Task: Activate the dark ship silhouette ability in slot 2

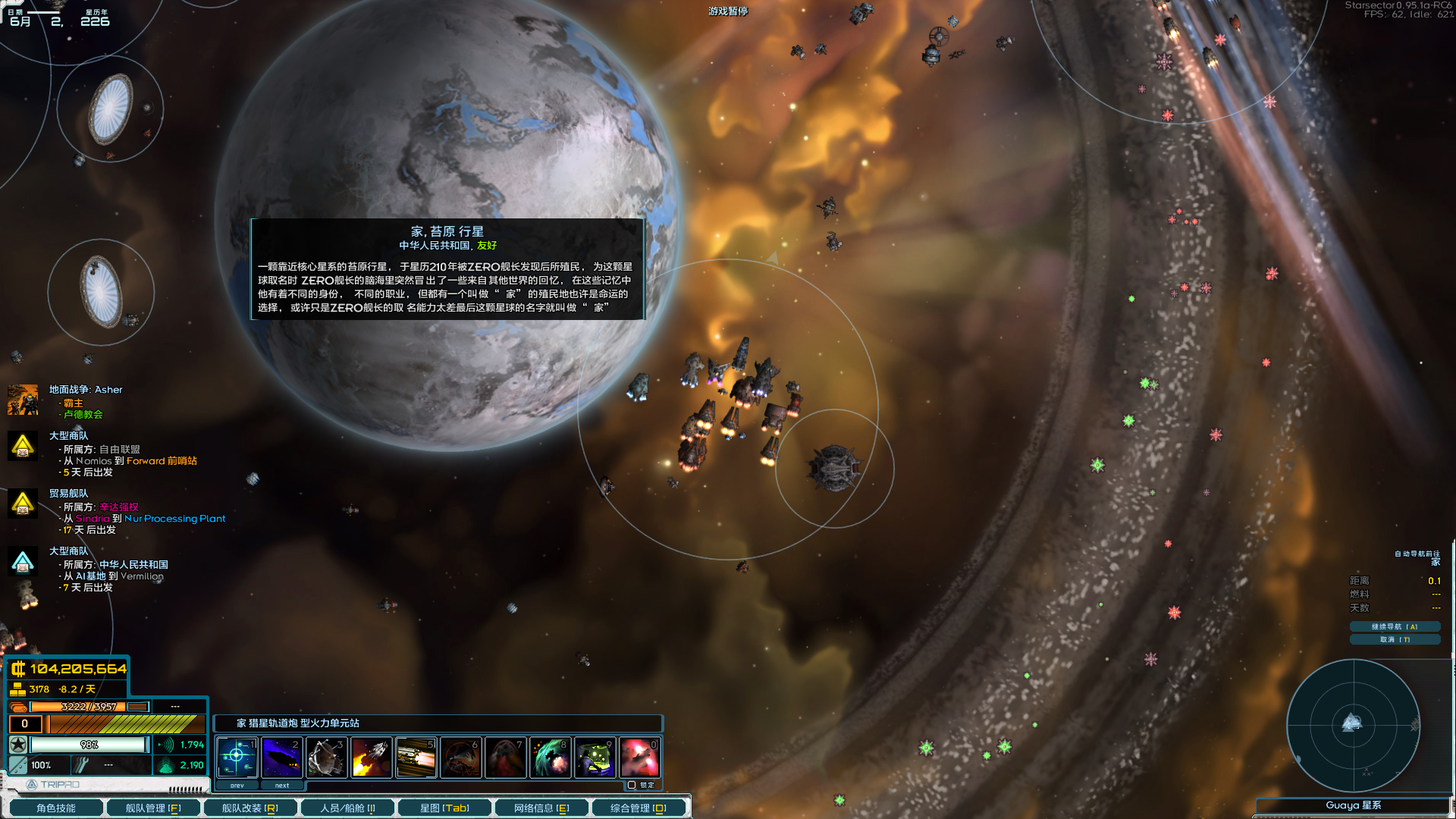Action: (282, 757)
